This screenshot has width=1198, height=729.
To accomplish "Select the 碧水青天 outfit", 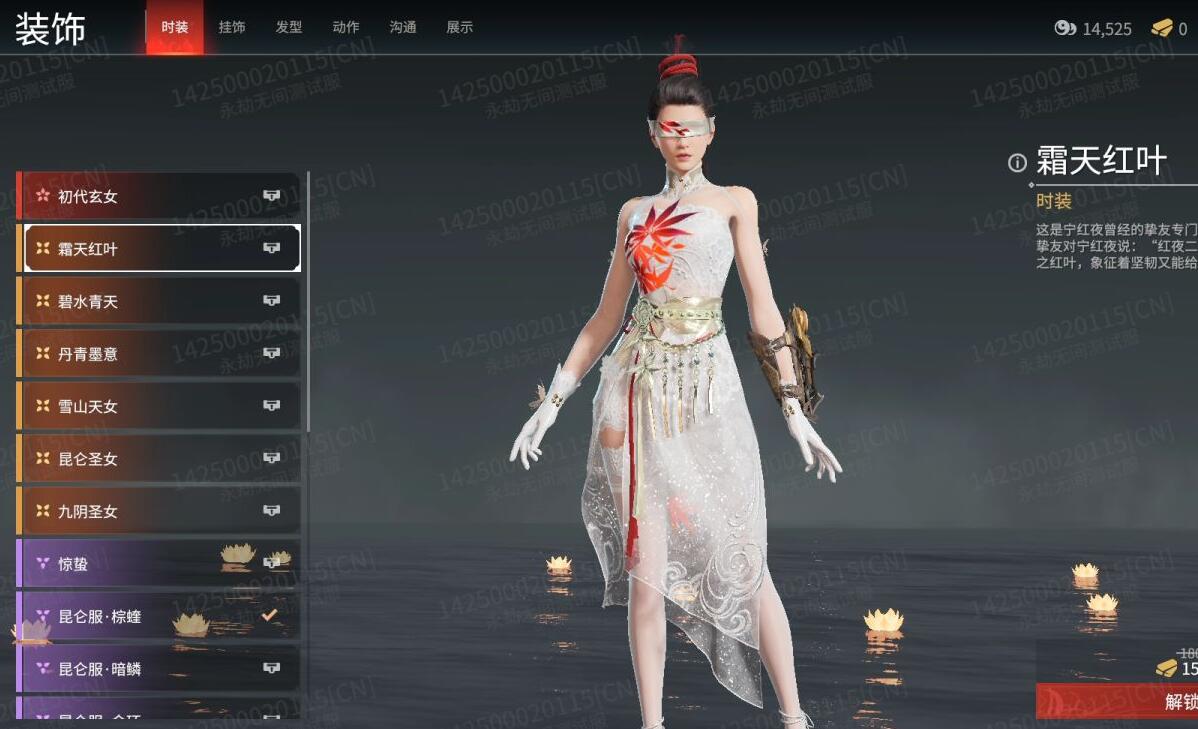I will (x=160, y=301).
